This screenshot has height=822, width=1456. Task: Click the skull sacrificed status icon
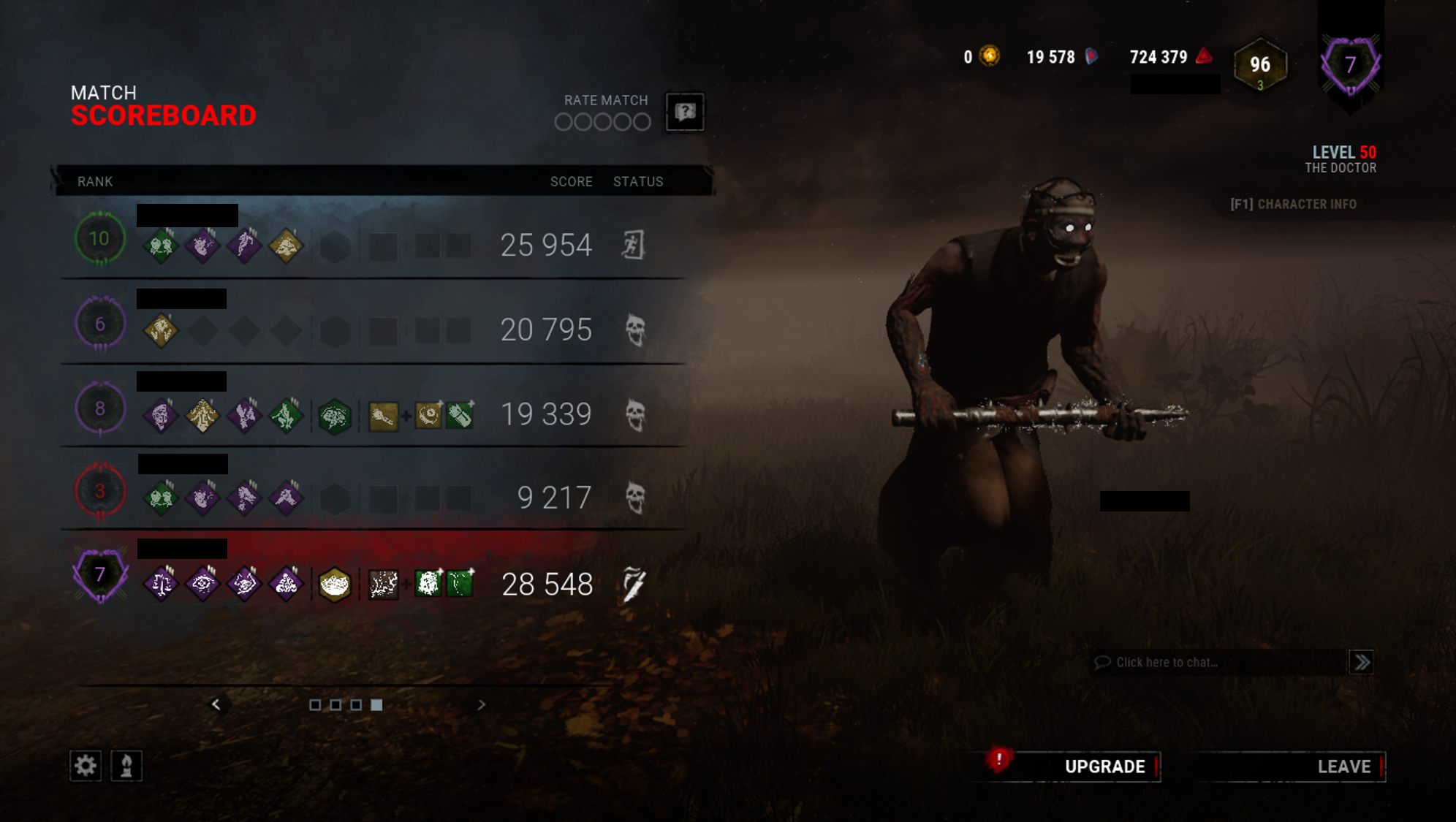click(x=637, y=330)
